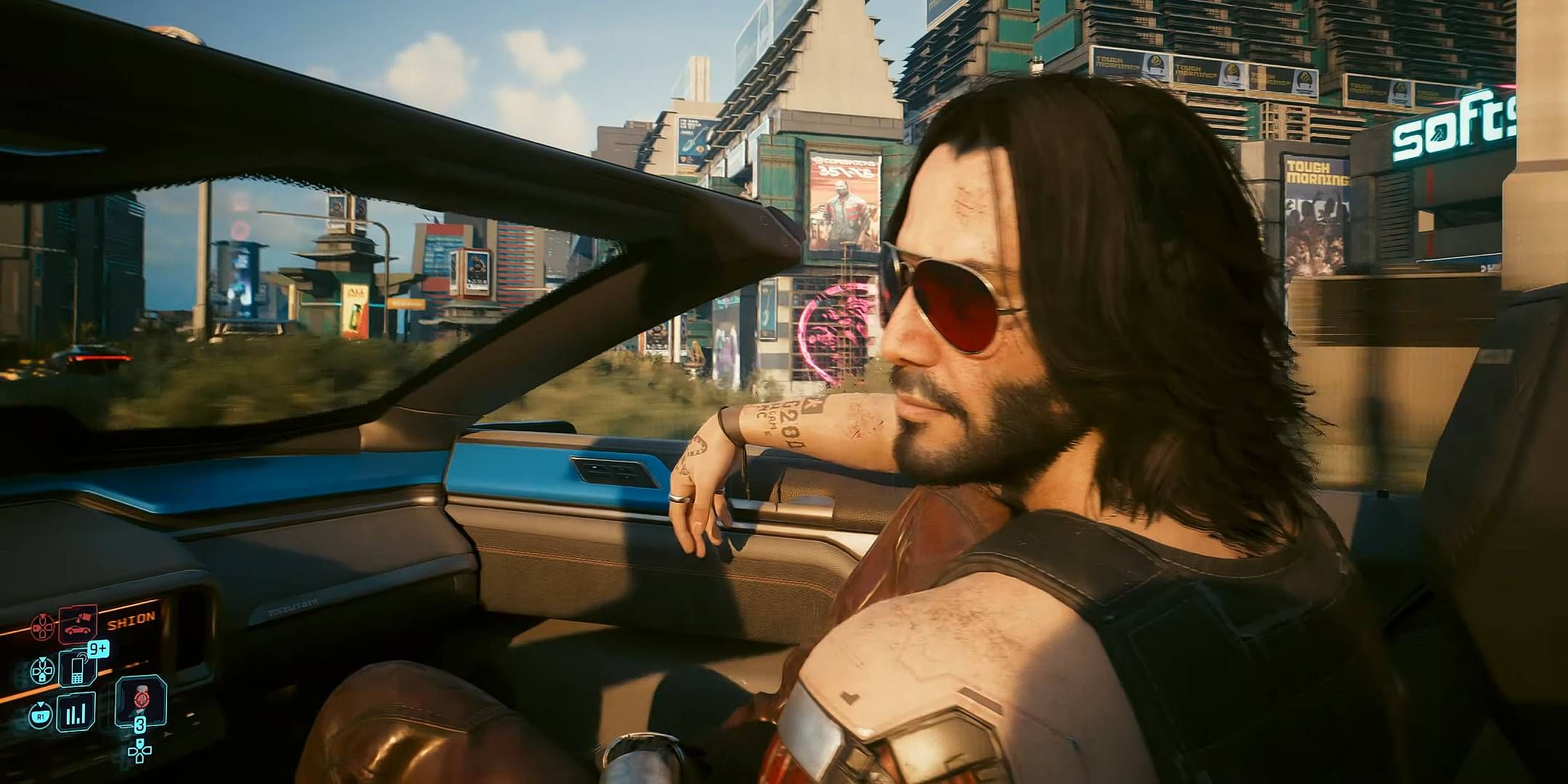Click the 3 counter badge below the portrait

coord(140,724)
